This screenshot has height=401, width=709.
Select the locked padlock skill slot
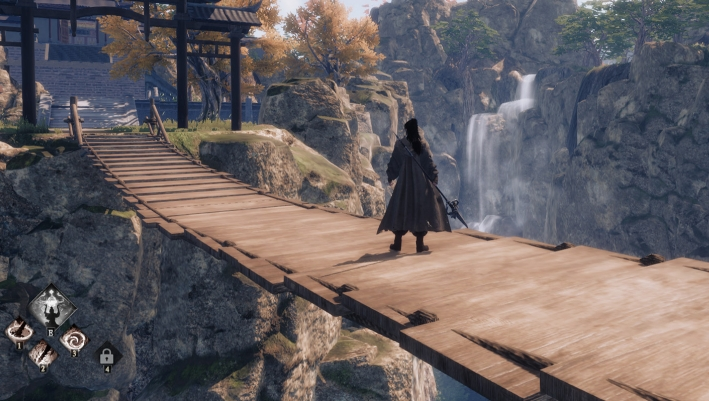point(107,355)
